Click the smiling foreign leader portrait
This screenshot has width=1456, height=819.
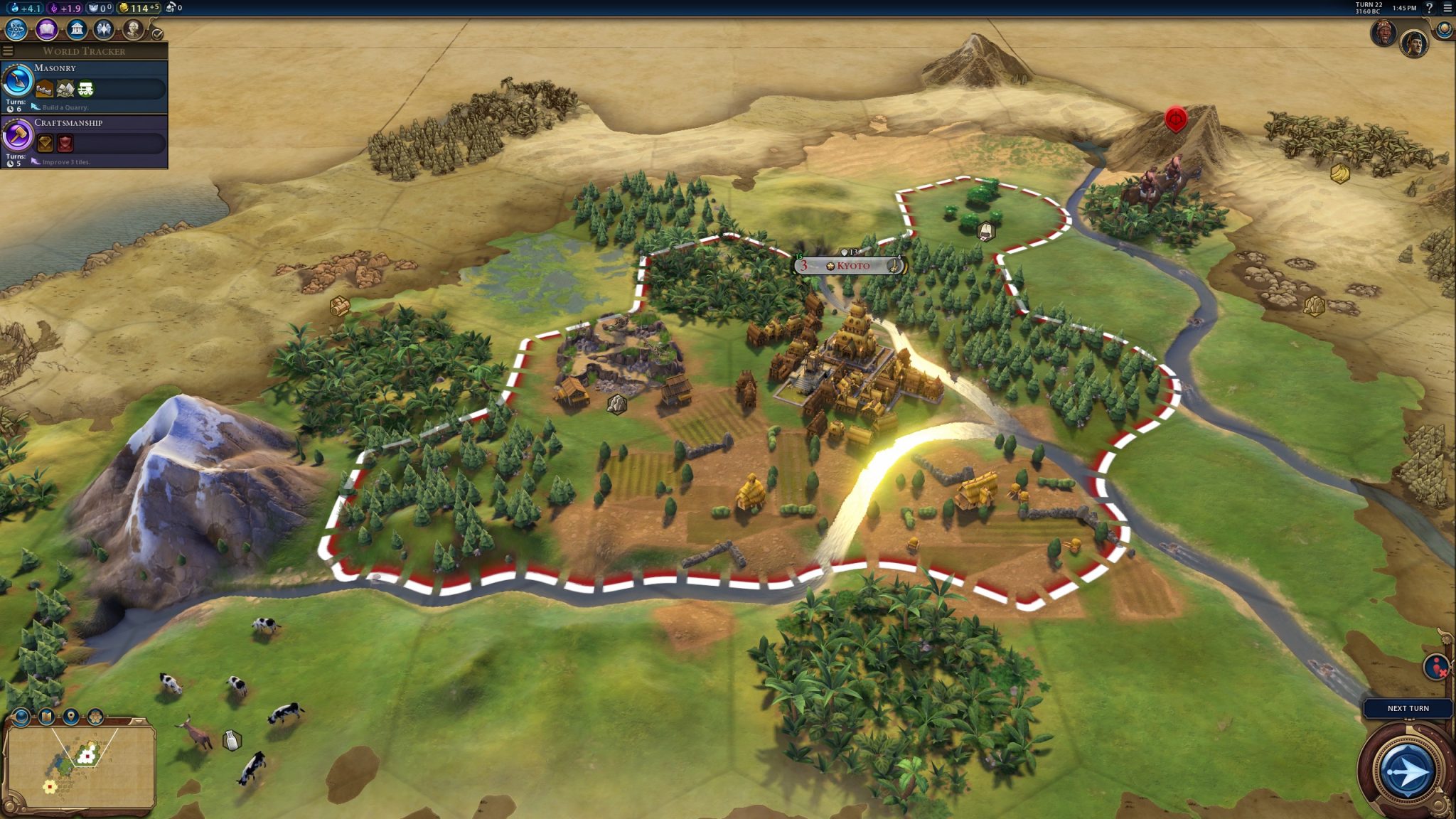point(1383,33)
